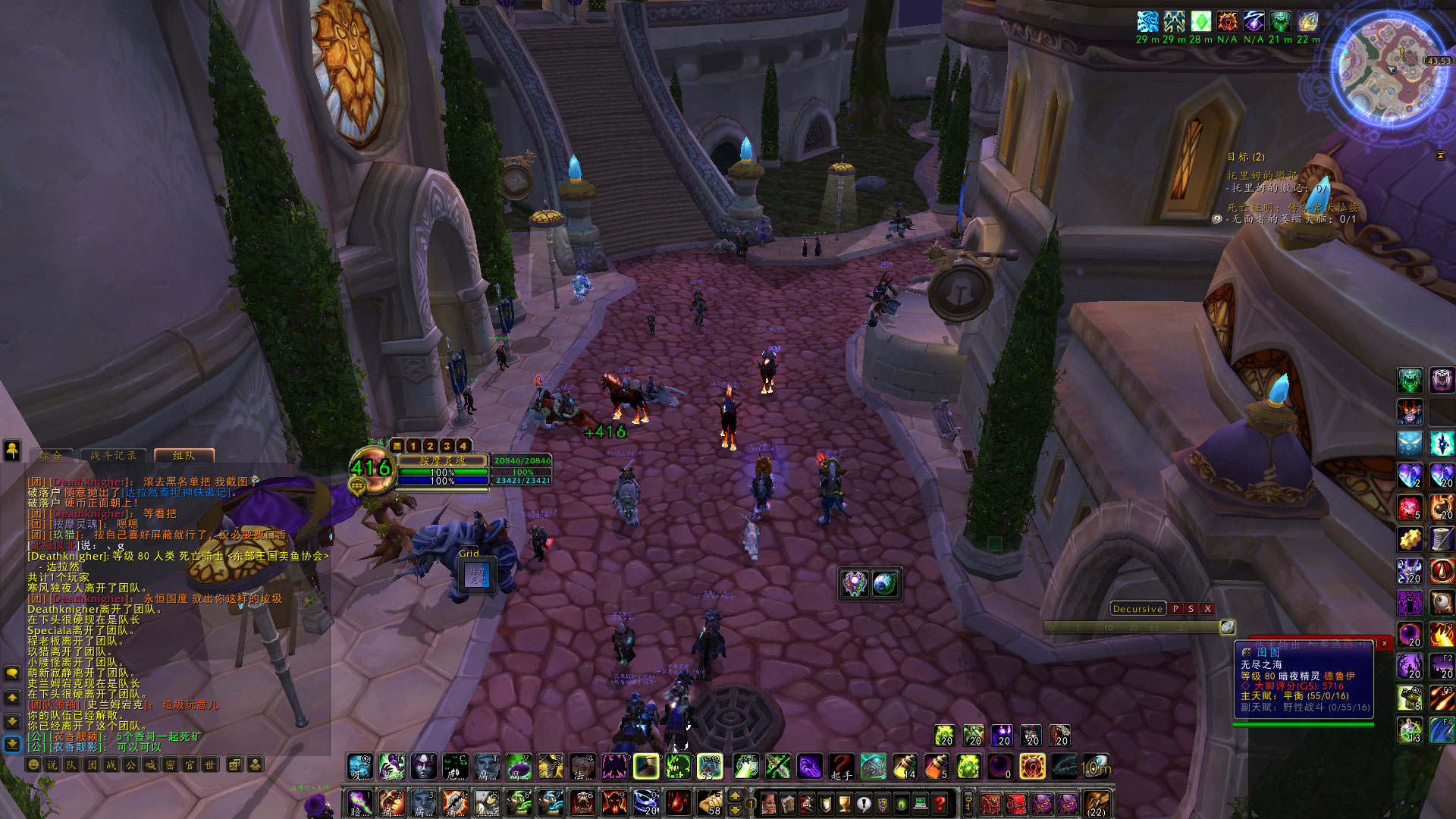Select the smiley emote icon beside the chat buttons

[33, 764]
